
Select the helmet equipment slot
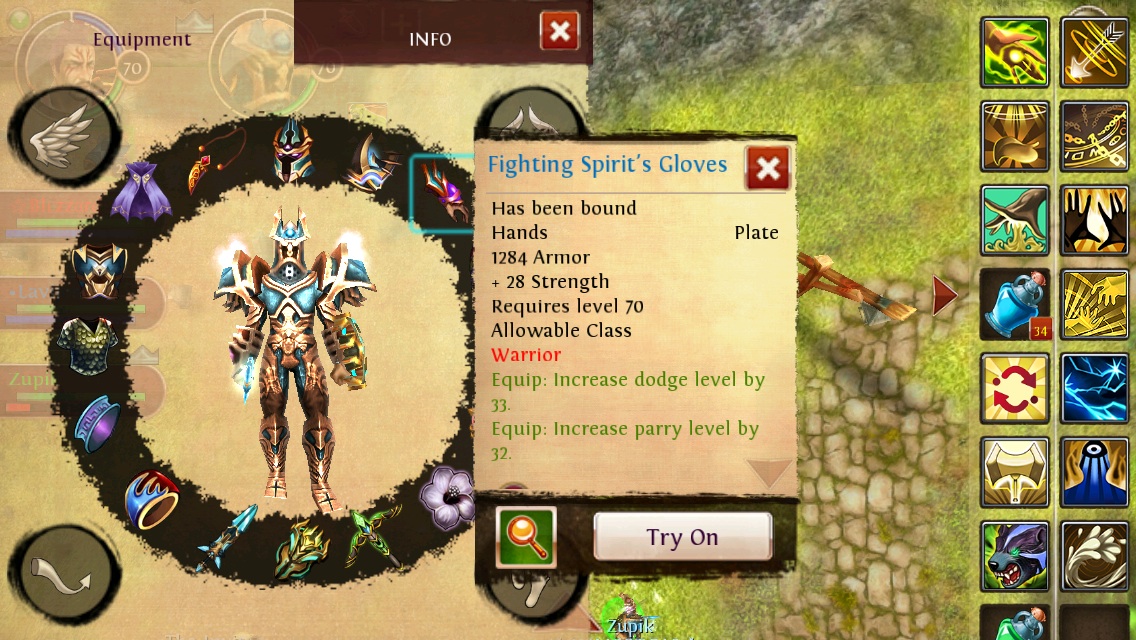(292, 150)
